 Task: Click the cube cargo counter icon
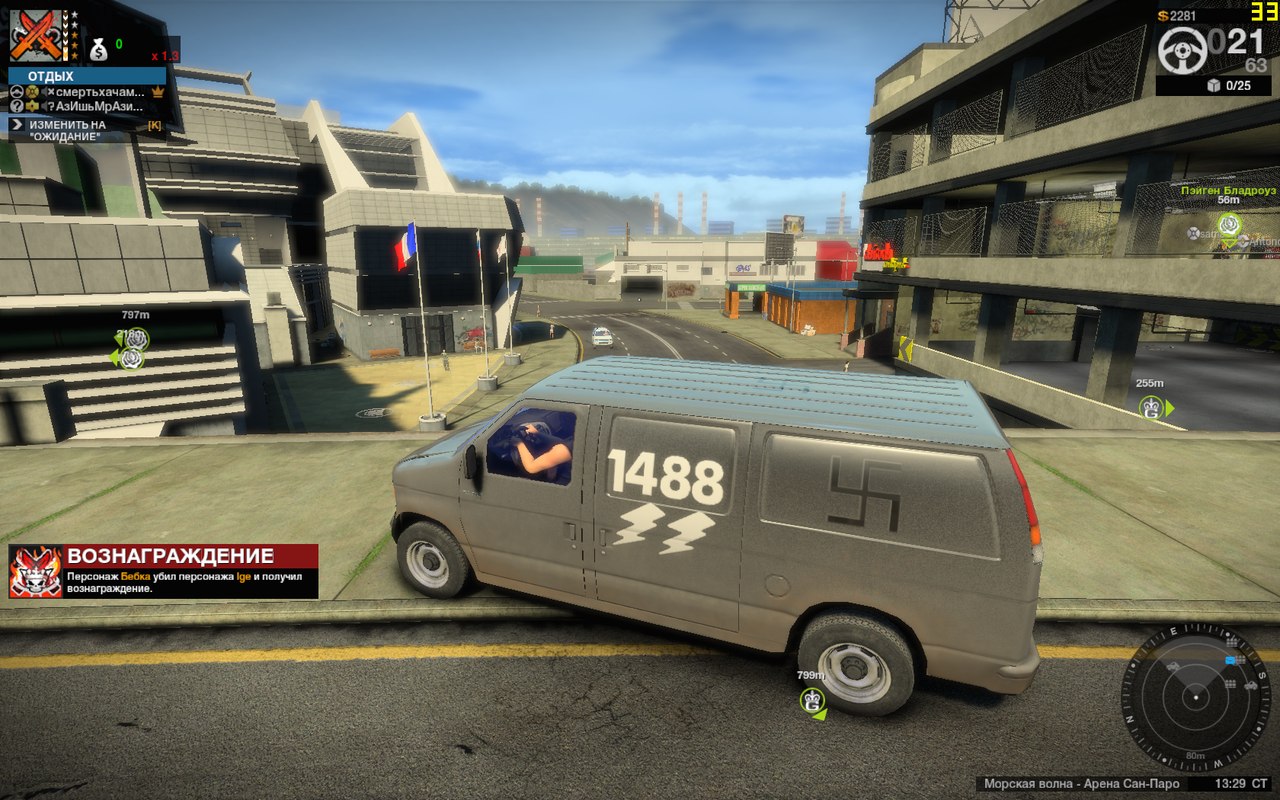coord(1213,85)
